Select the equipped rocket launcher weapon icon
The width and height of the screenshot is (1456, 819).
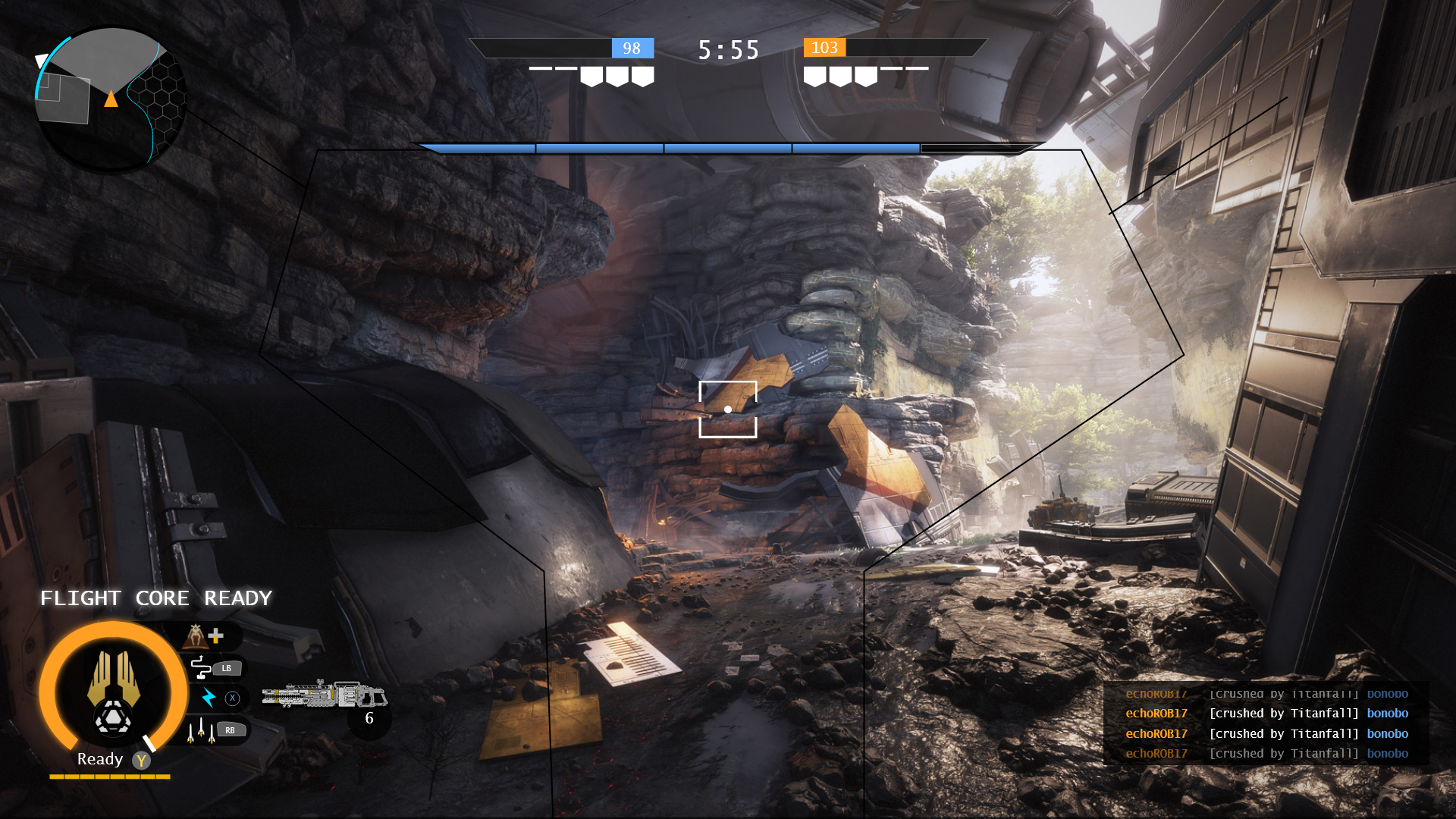(x=324, y=694)
